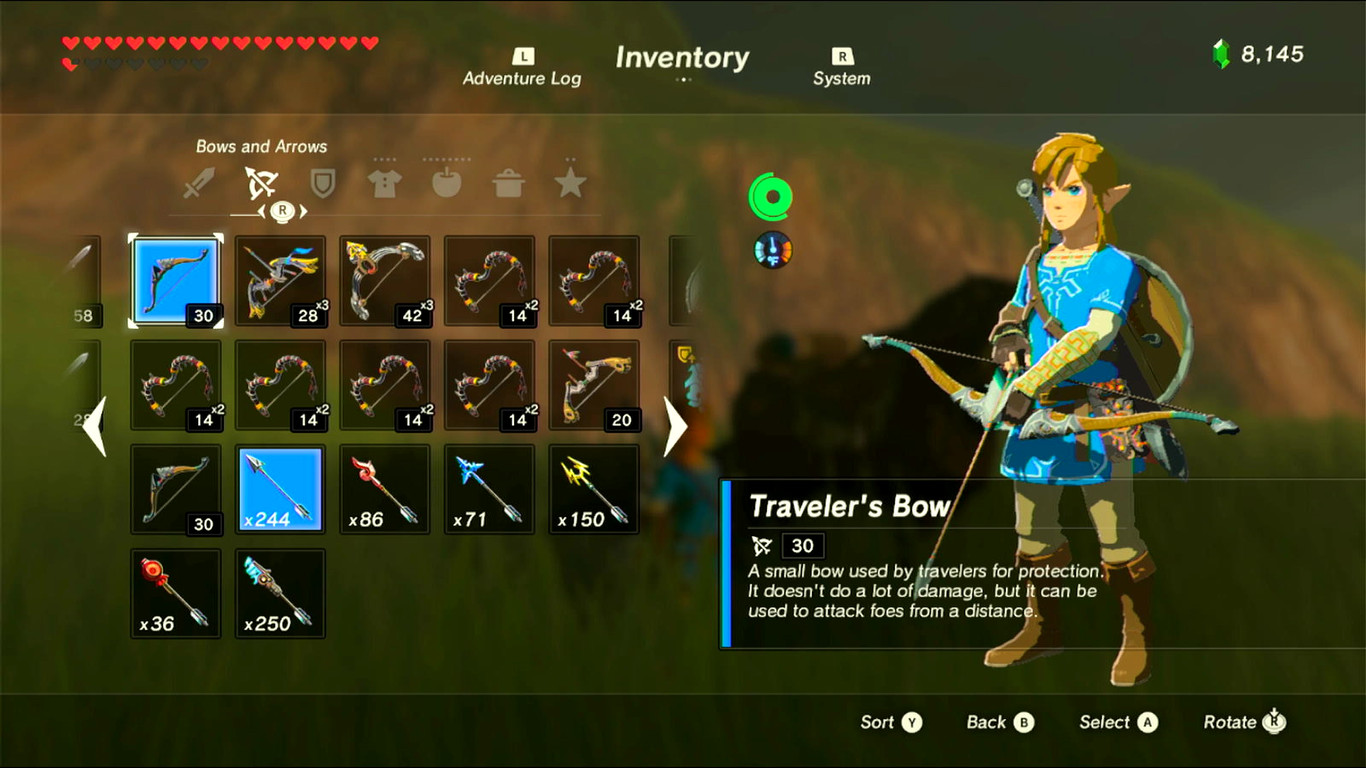1366x768 pixels.
Task: Sort items using the Sort button
Action: 889,722
